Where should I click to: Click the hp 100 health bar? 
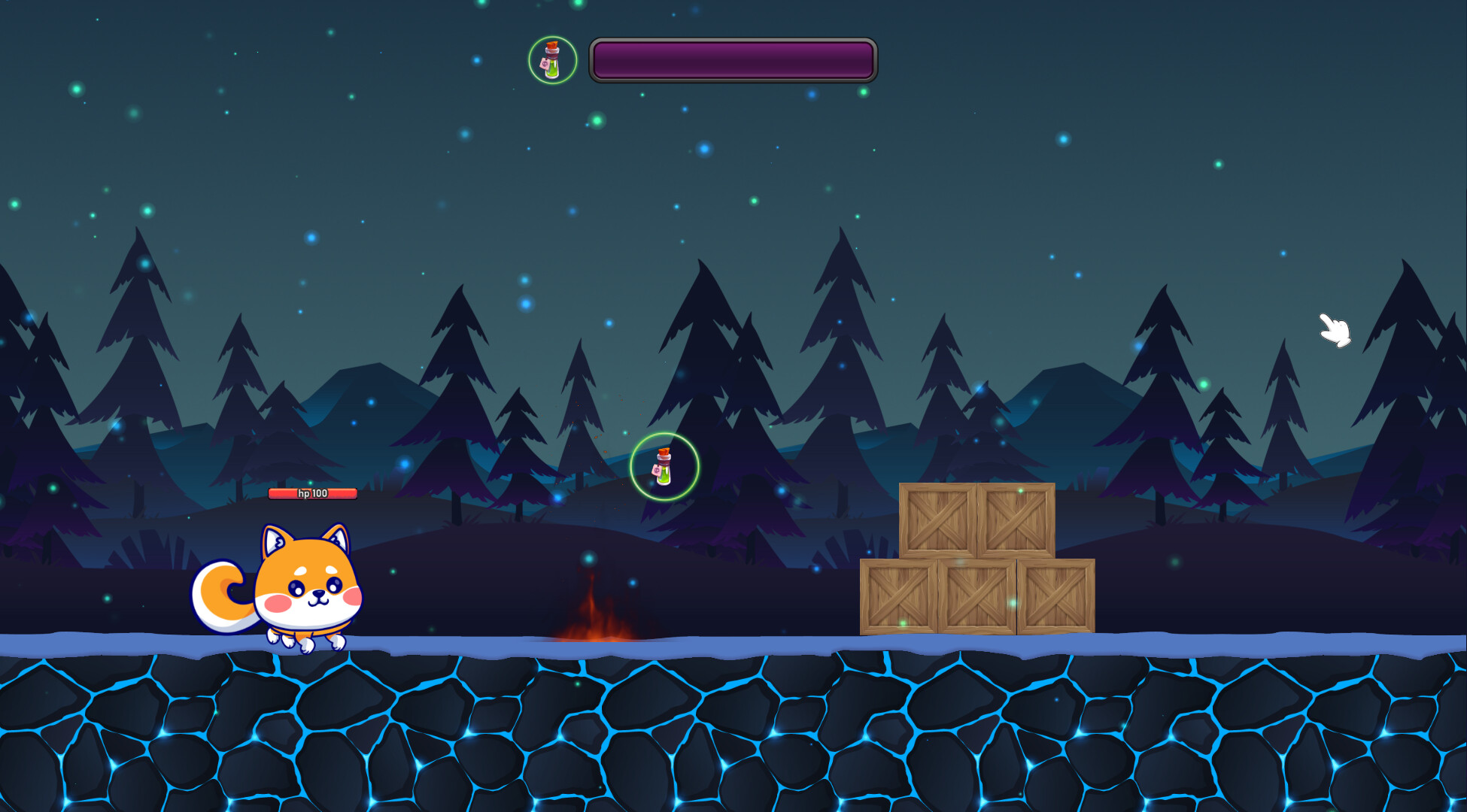pos(312,495)
